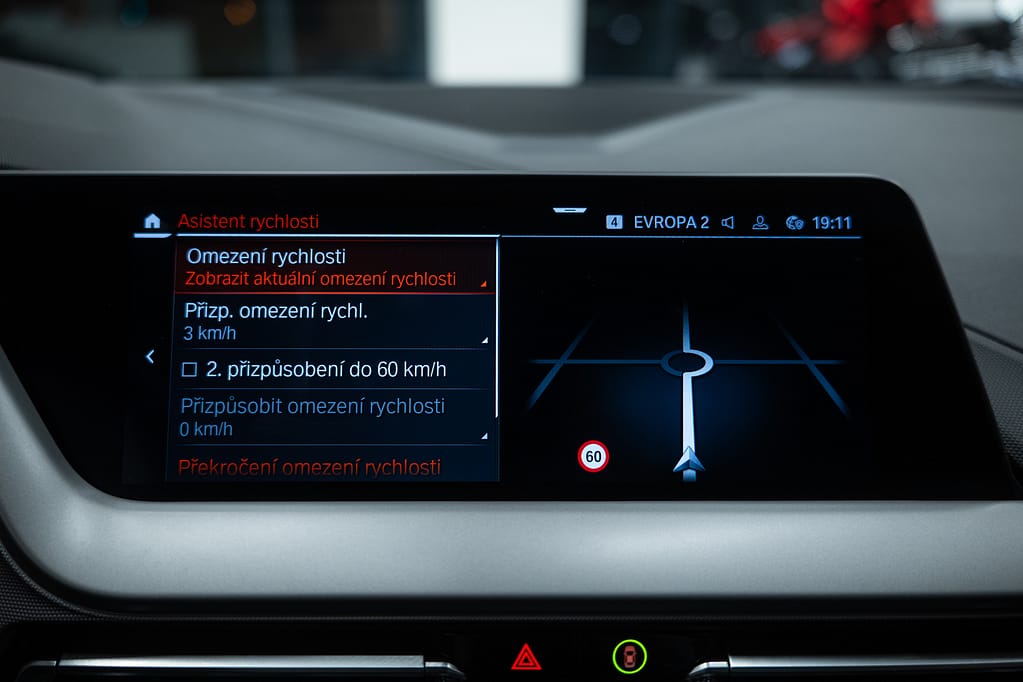
Task: Select the 60 speed limit sign
Action: tap(593, 457)
